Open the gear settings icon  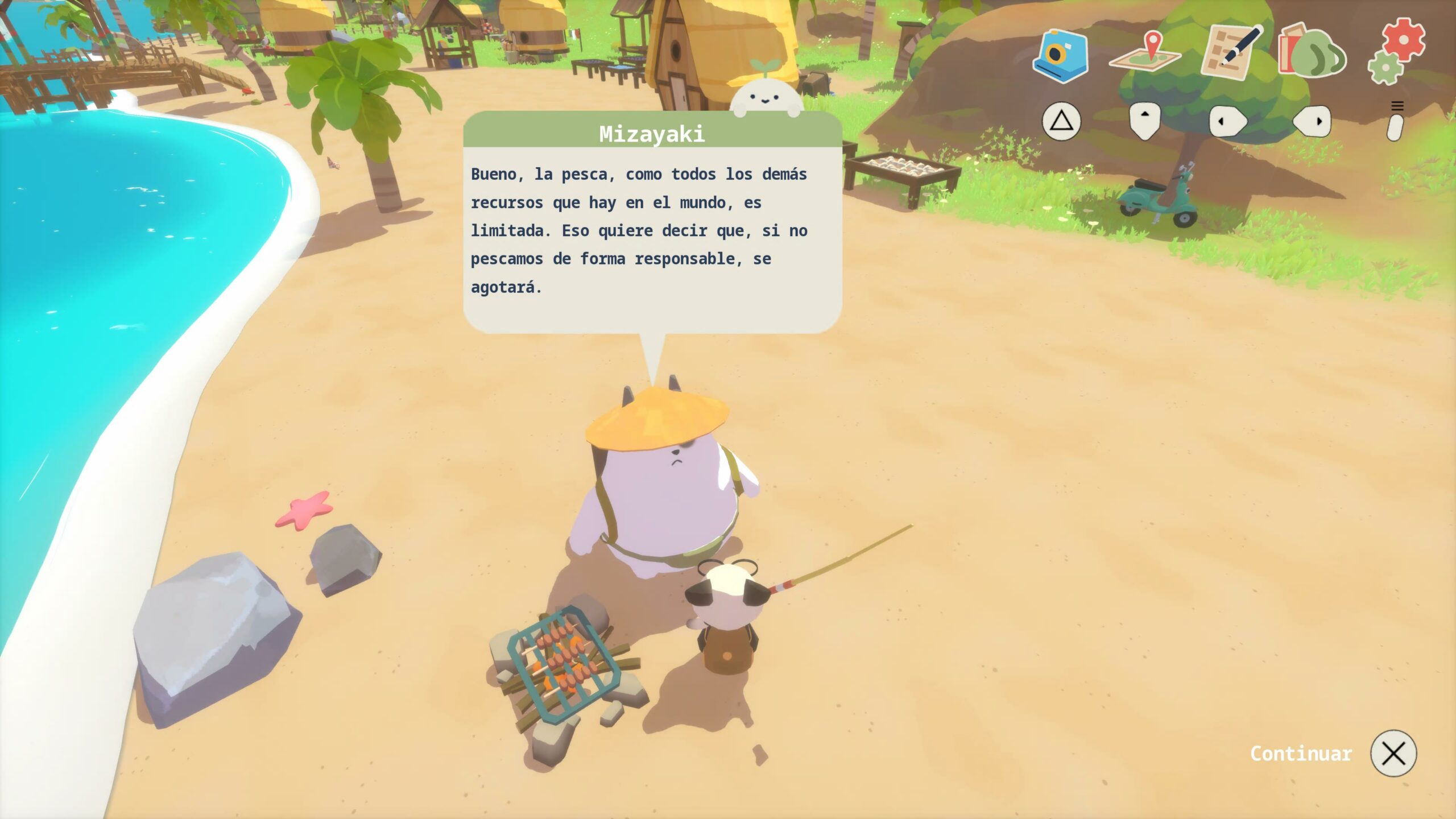pyautogui.click(x=1397, y=51)
